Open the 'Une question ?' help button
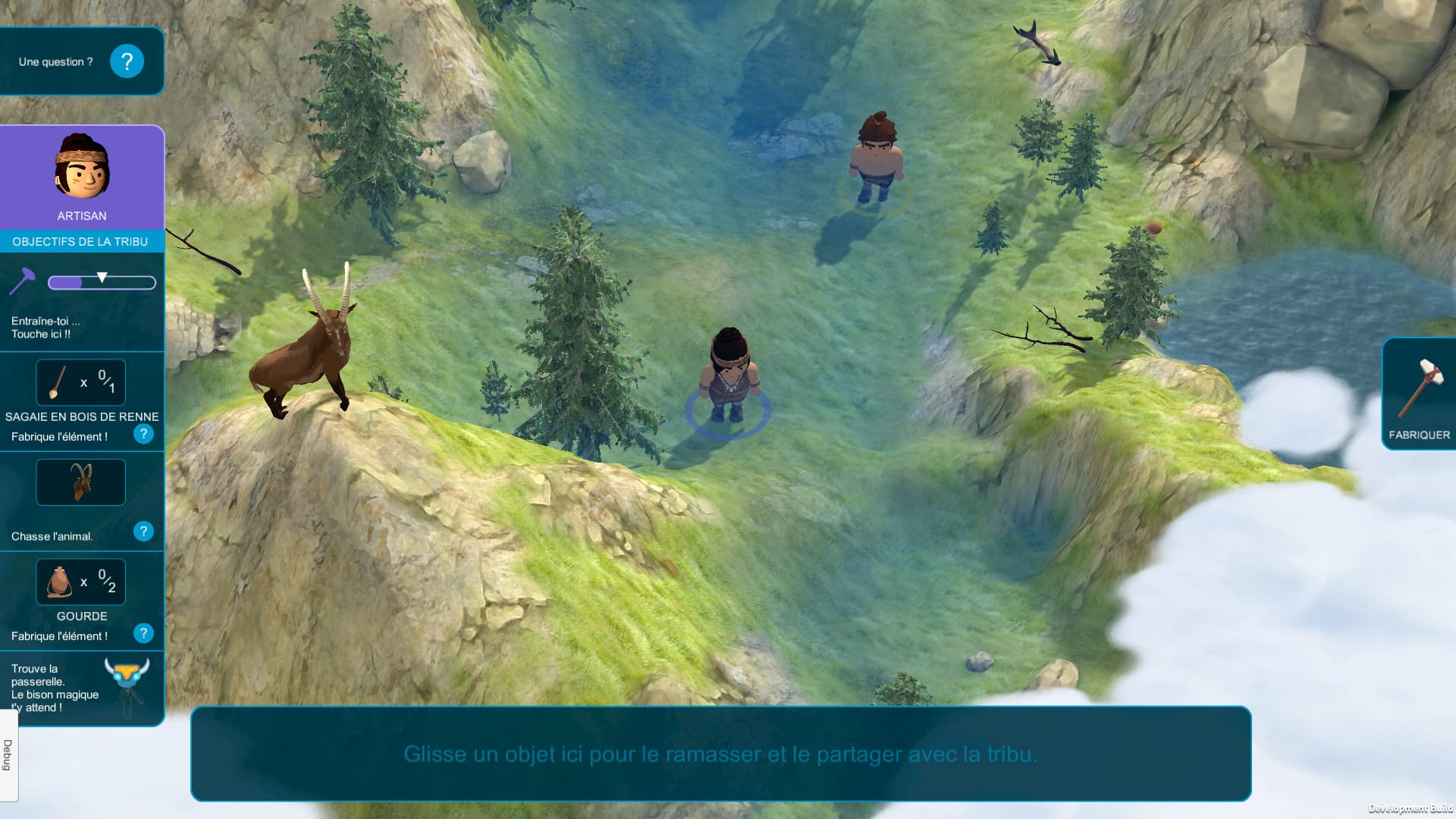 coord(127,61)
